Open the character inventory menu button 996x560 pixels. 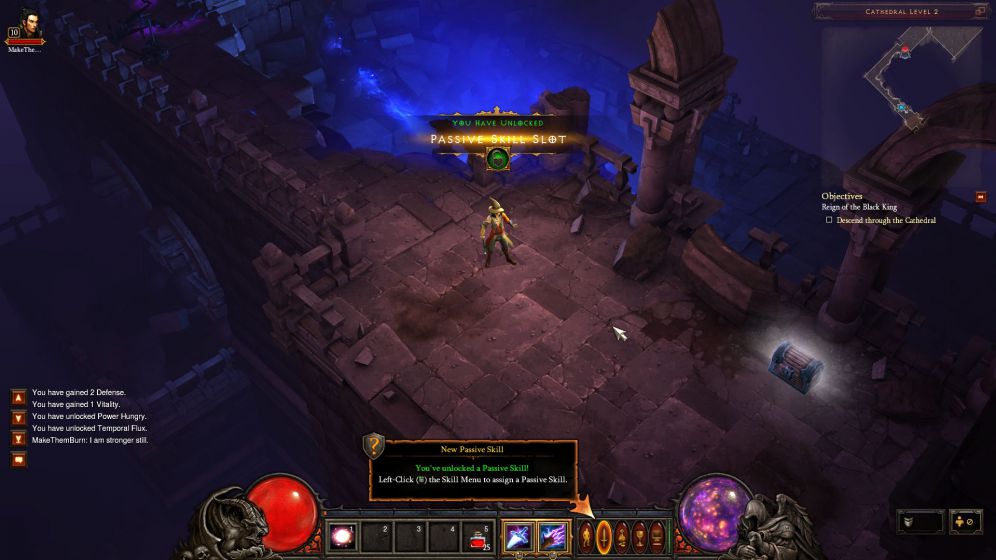point(586,537)
